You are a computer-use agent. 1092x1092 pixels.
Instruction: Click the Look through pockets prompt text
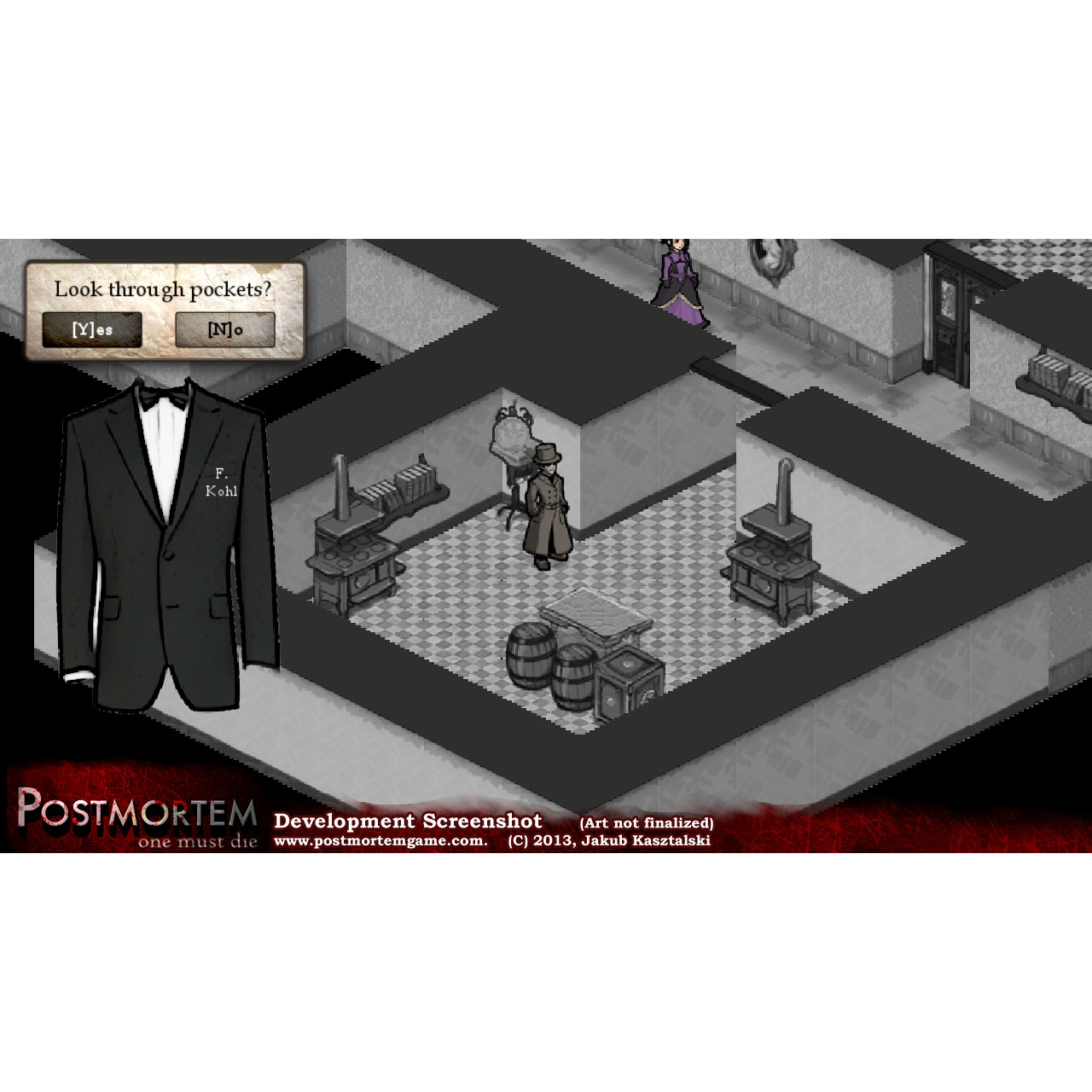[164, 288]
